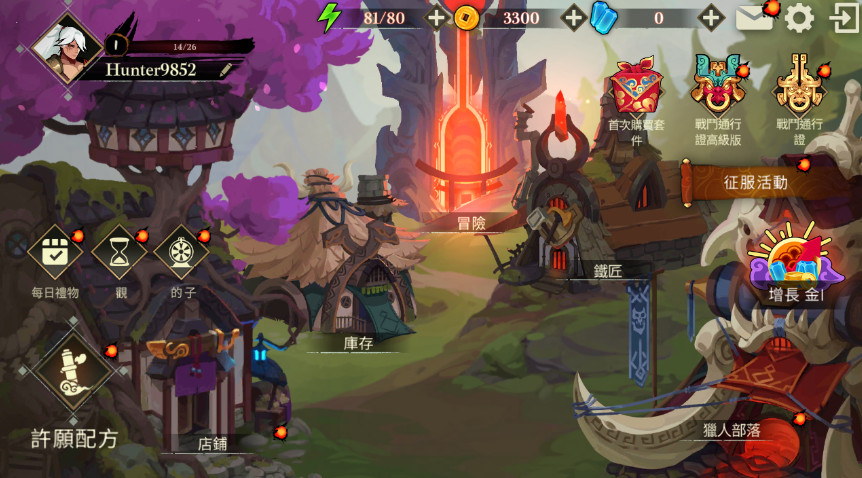Open the 戰鬥通行證 battle pass
The width and height of the screenshot is (862, 478).
coord(798,88)
